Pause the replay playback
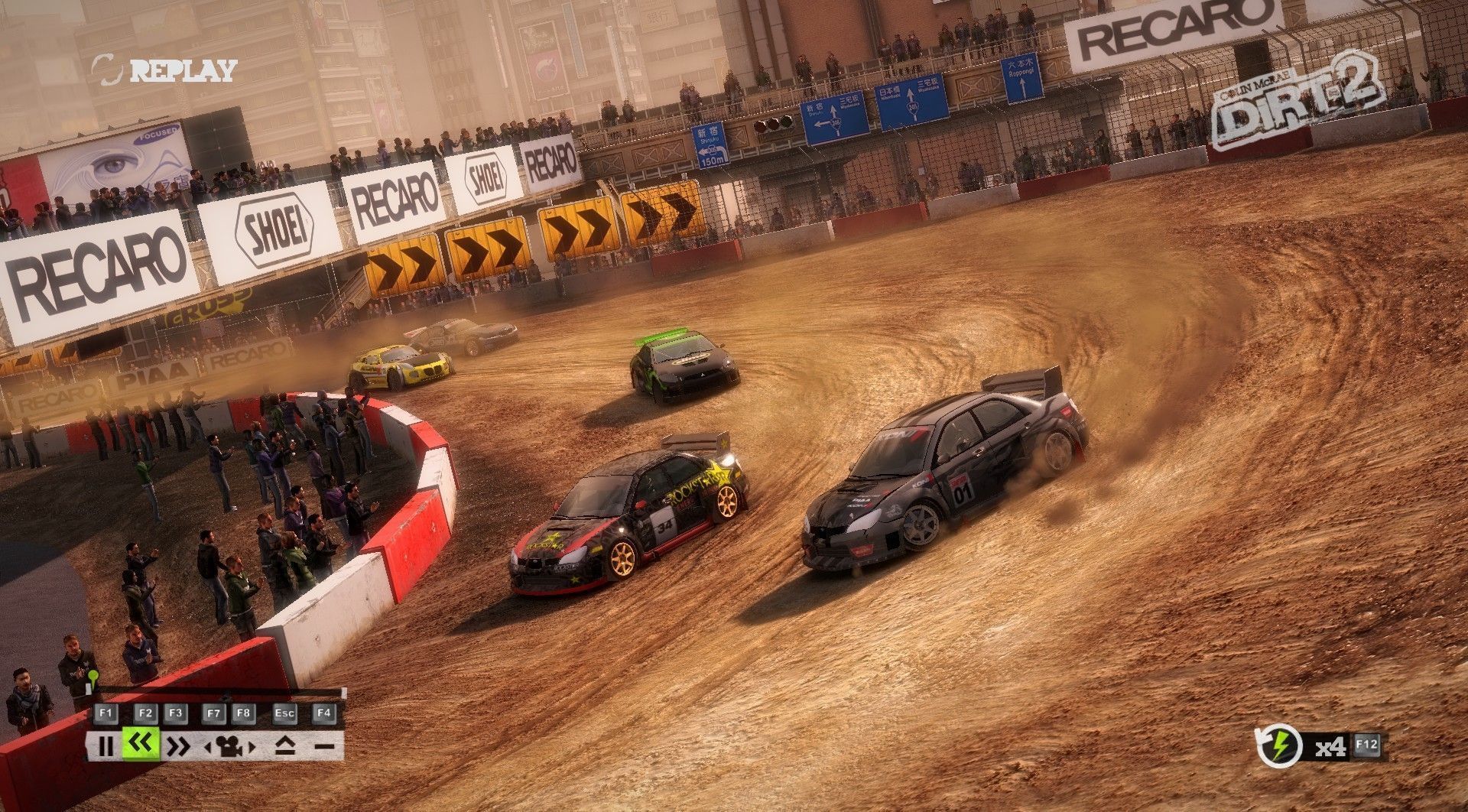Image resolution: width=1468 pixels, height=812 pixels. [106, 745]
